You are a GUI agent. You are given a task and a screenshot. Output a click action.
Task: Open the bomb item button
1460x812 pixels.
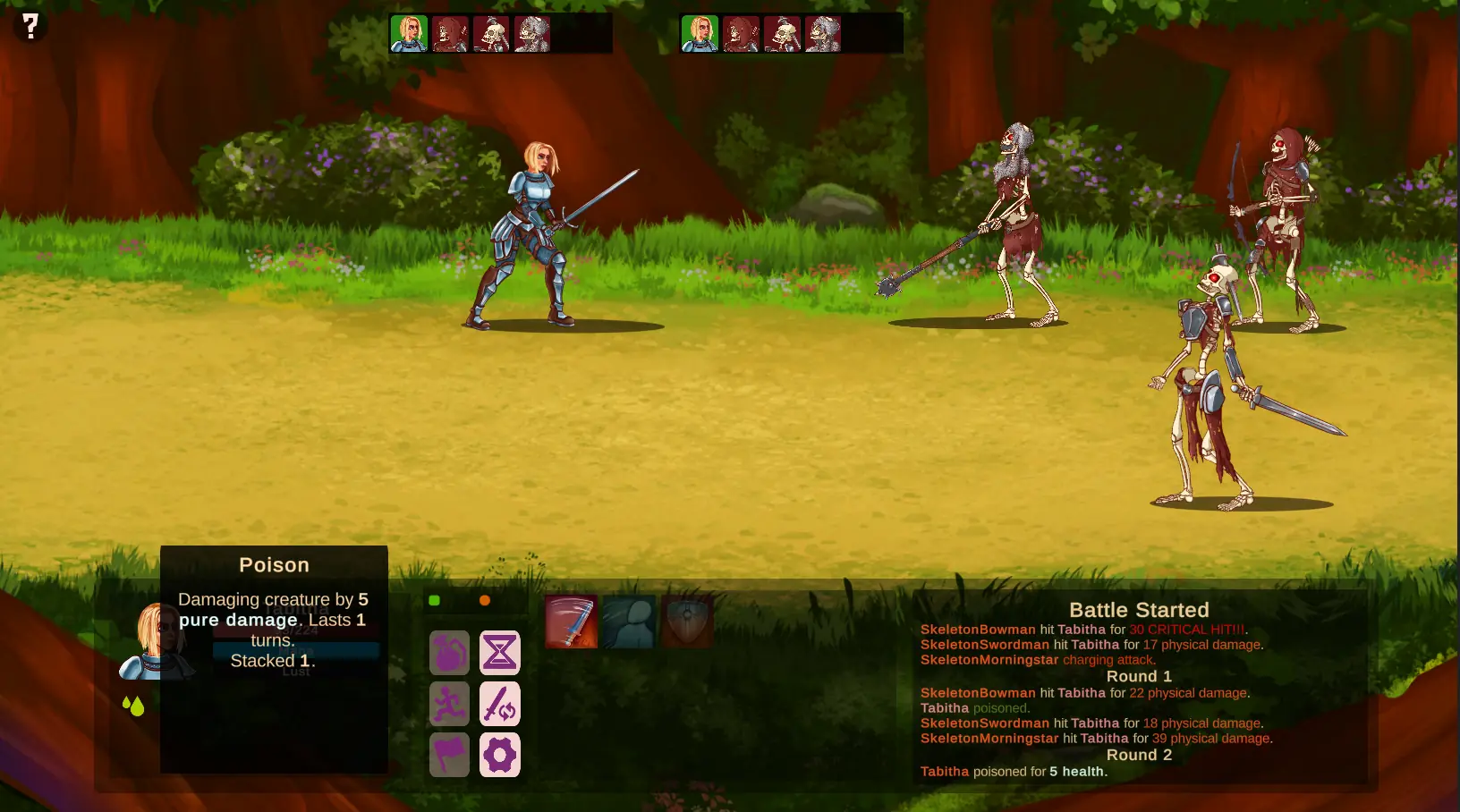(449, 653)
